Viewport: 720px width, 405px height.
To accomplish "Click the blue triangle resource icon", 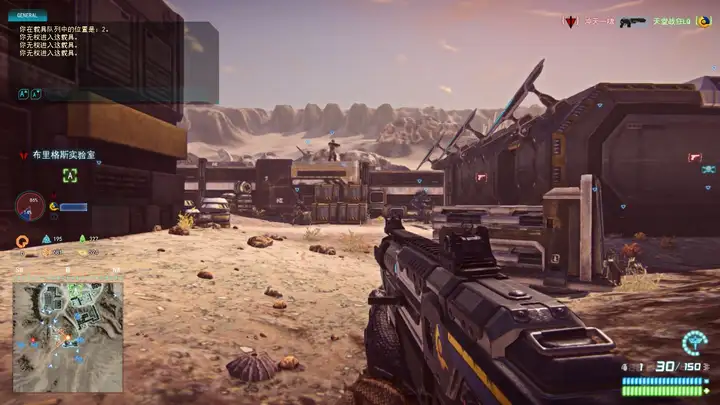I will (x=46, y=239).
